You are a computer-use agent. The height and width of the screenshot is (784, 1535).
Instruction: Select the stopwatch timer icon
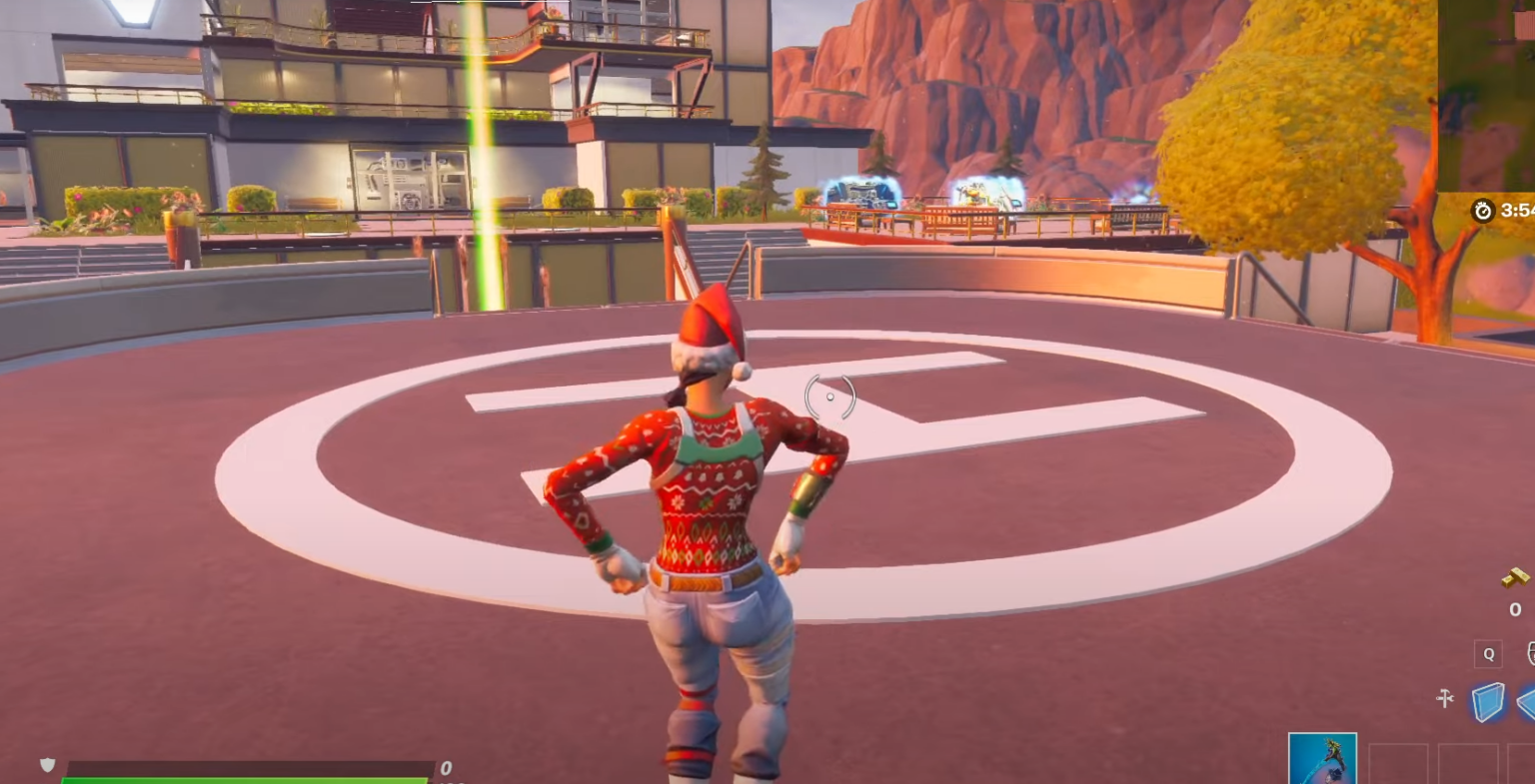[1482, 211]
